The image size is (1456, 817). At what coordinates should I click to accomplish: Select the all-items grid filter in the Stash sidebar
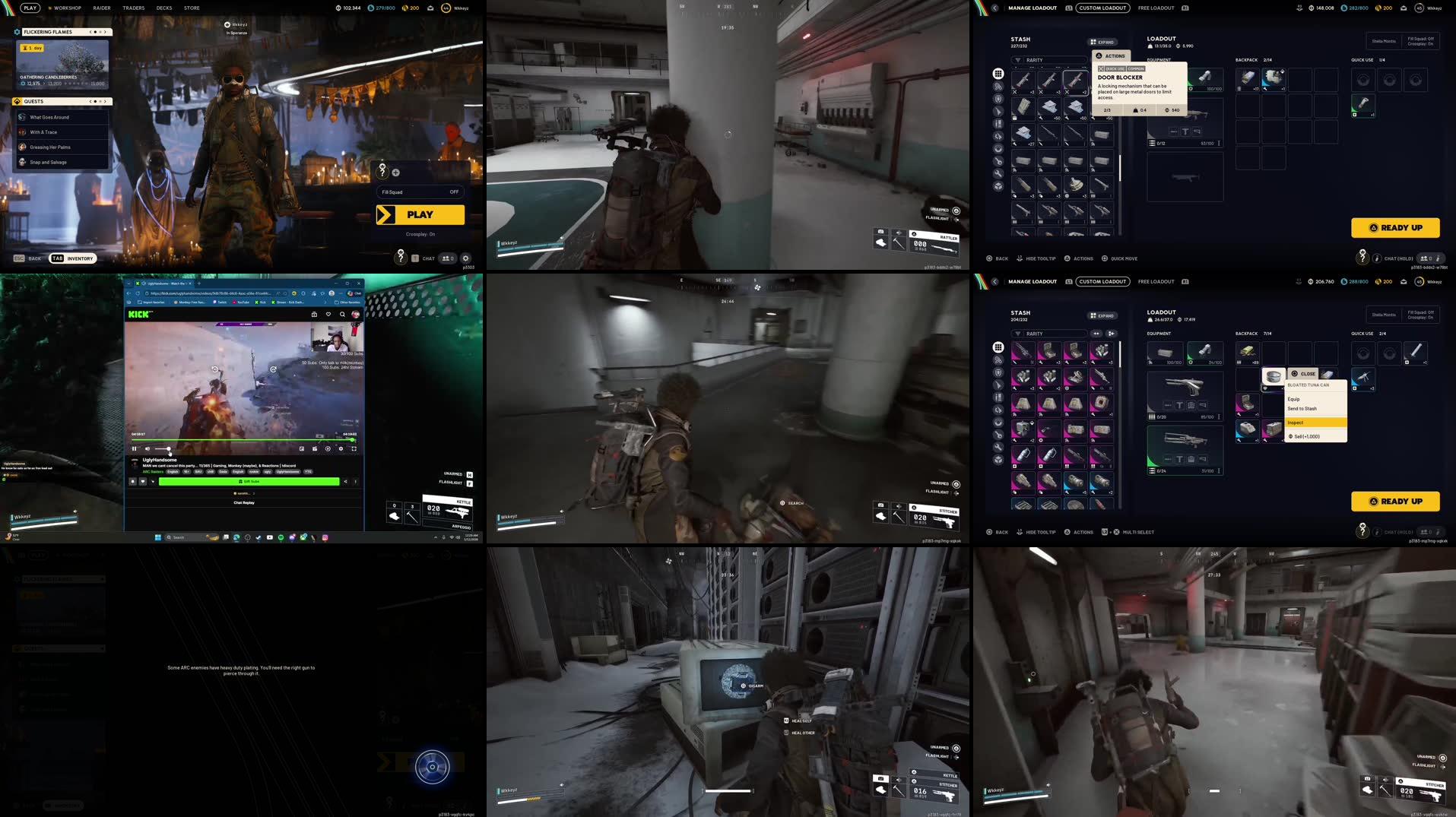998,74
